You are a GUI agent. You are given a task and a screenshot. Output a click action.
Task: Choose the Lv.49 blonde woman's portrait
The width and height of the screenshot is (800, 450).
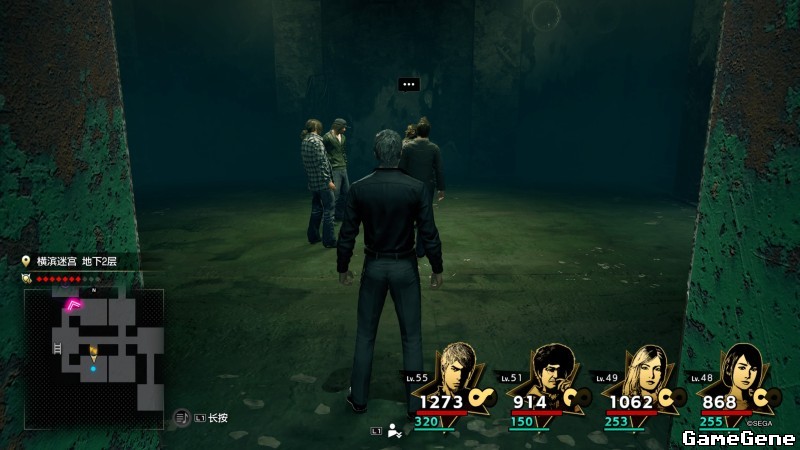point(643,372)
